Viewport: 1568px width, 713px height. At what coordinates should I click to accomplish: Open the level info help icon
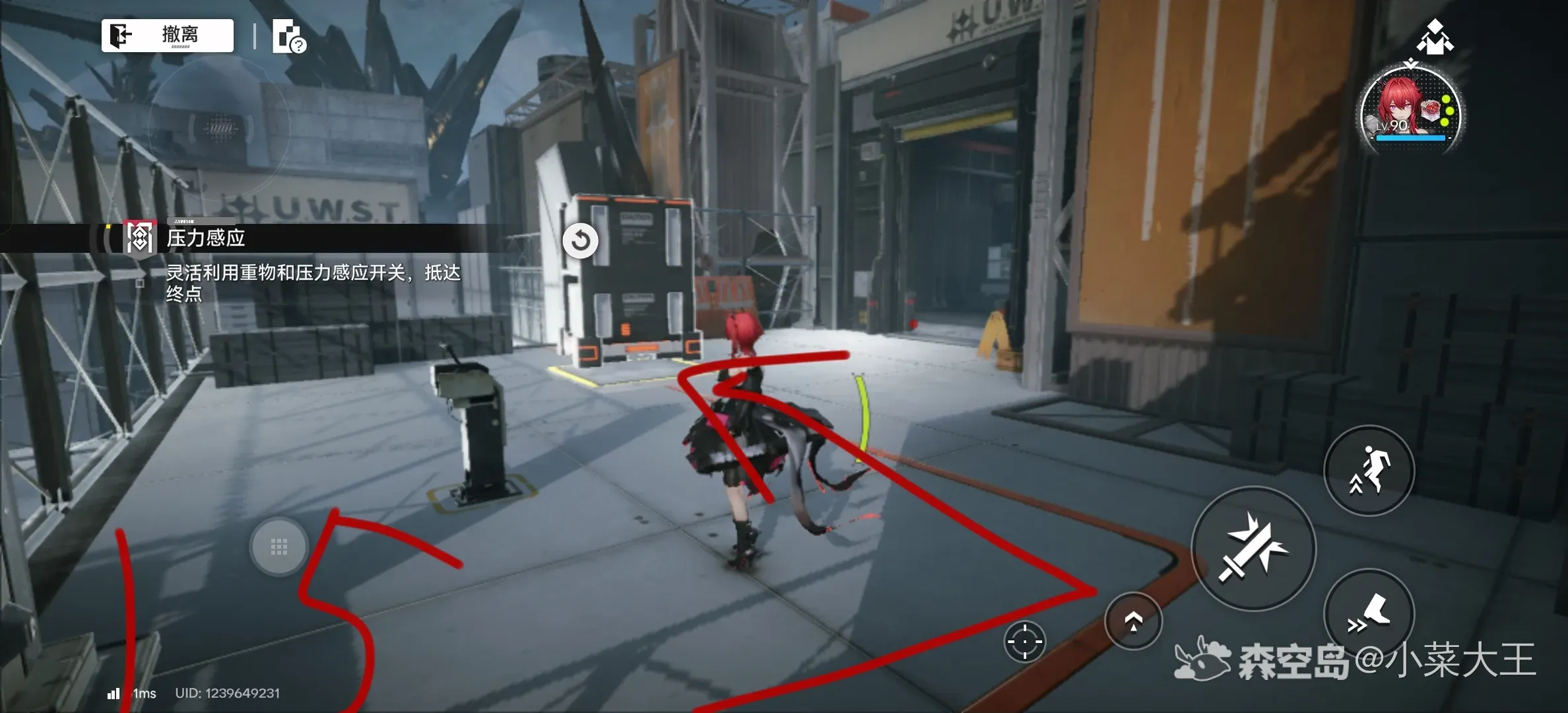(x=288, y=36)
